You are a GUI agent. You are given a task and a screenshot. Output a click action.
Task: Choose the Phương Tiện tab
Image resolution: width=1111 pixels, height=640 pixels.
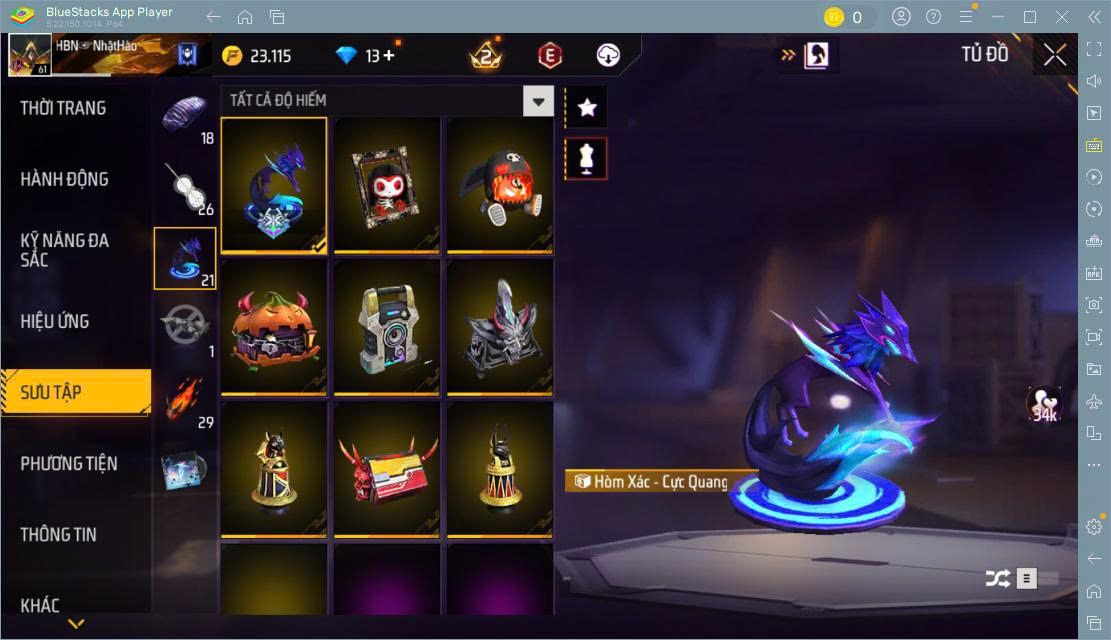[x=69, y=463]
